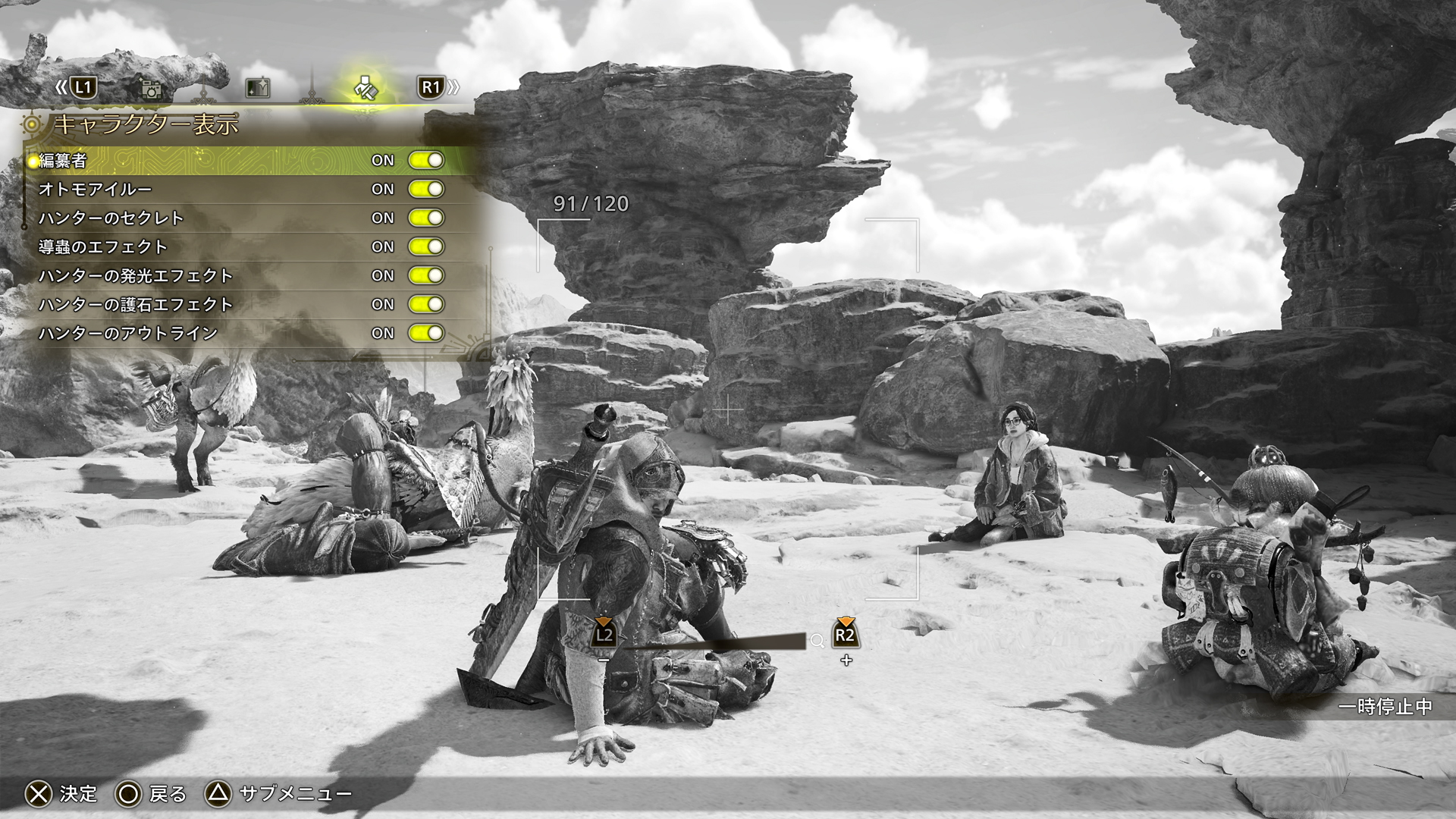Open the camera settings tab
The width and height of the screenshot is (1456, 819).
coord(152,89)
